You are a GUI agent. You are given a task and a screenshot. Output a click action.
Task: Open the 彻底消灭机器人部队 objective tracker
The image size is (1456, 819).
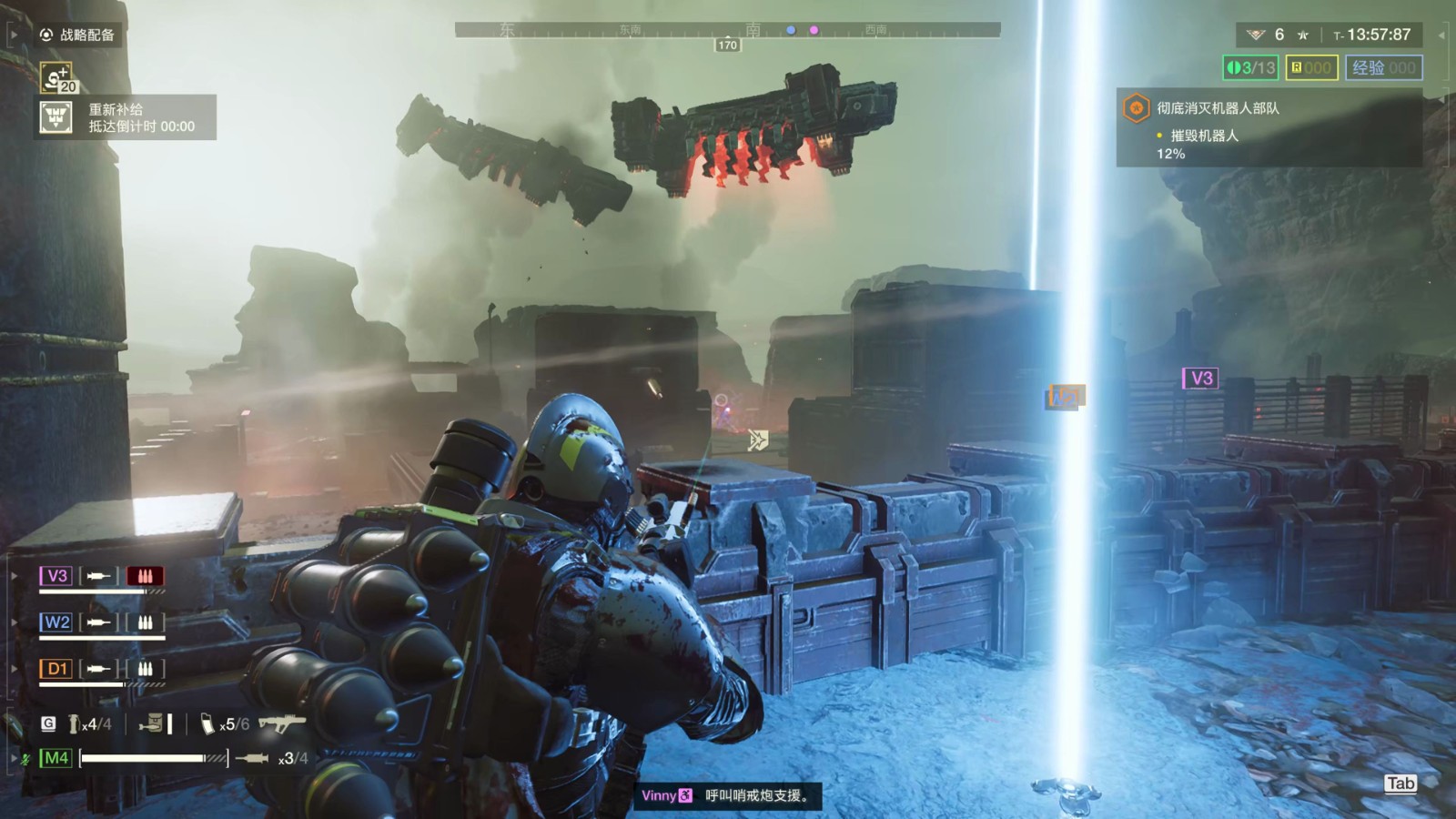coord(1218,108)
